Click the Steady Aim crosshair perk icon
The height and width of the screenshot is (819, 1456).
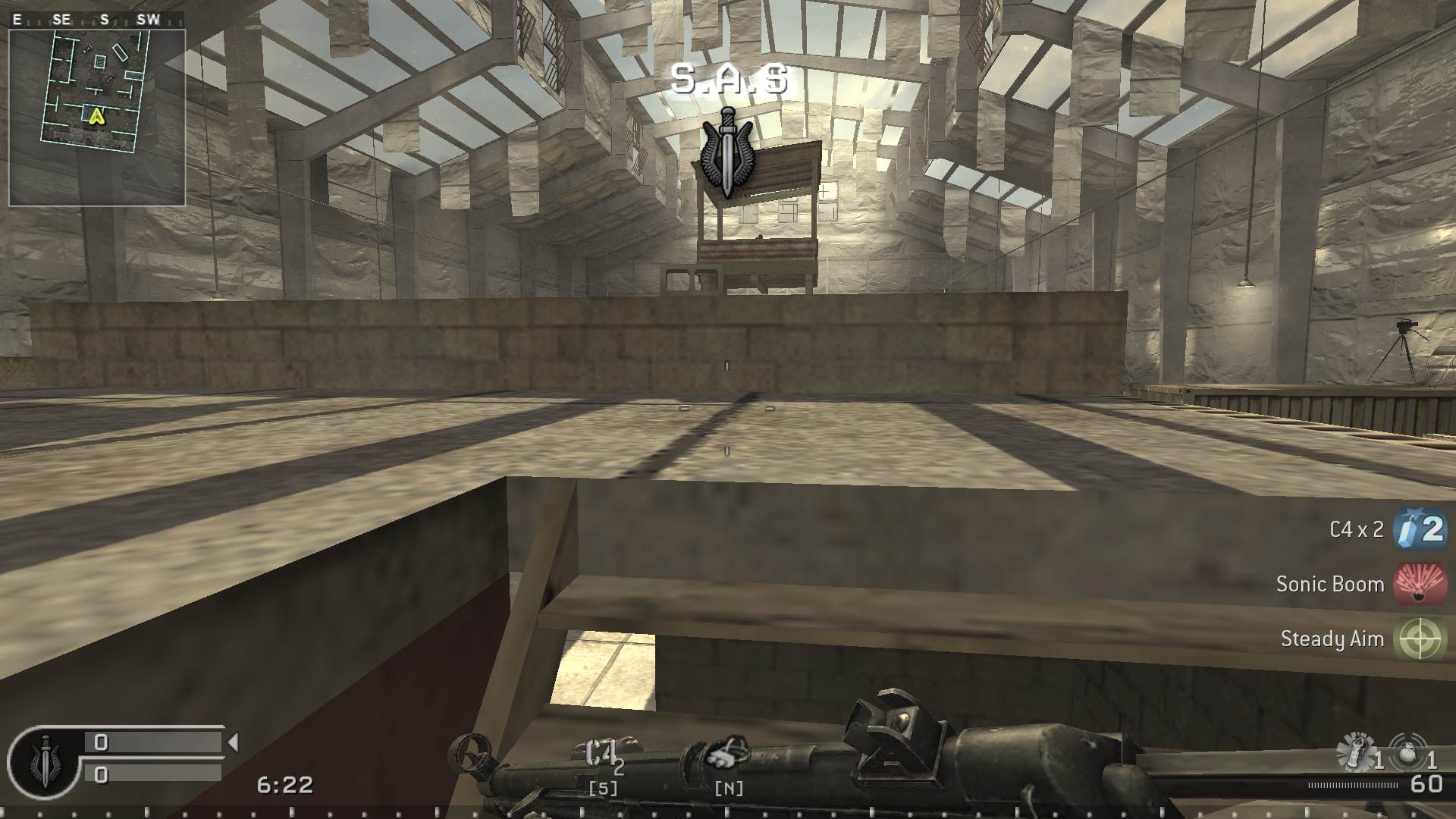pyautogui.click(x=1420, y=639)
